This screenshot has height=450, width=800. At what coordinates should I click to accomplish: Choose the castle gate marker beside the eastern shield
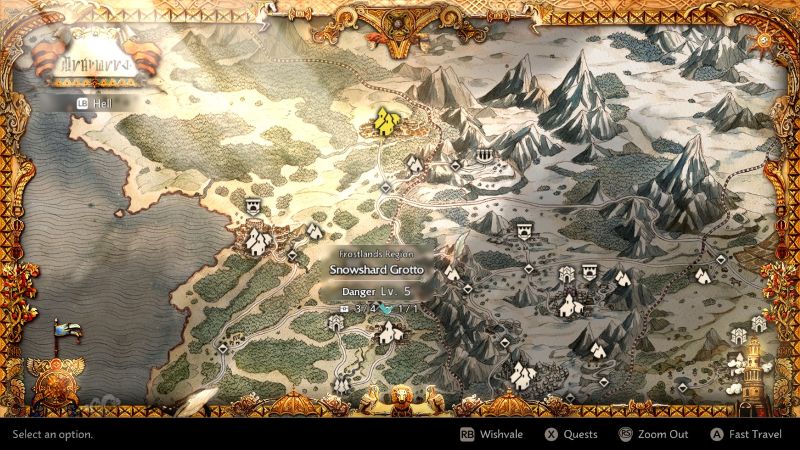click(x=567, y=273)
